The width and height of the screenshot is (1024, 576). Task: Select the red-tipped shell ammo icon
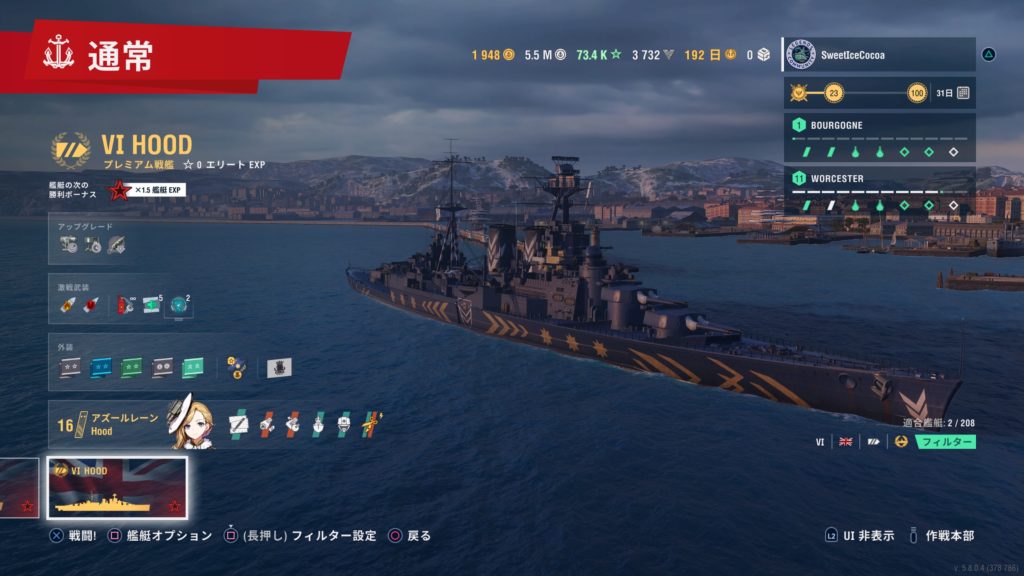(90, 305)
